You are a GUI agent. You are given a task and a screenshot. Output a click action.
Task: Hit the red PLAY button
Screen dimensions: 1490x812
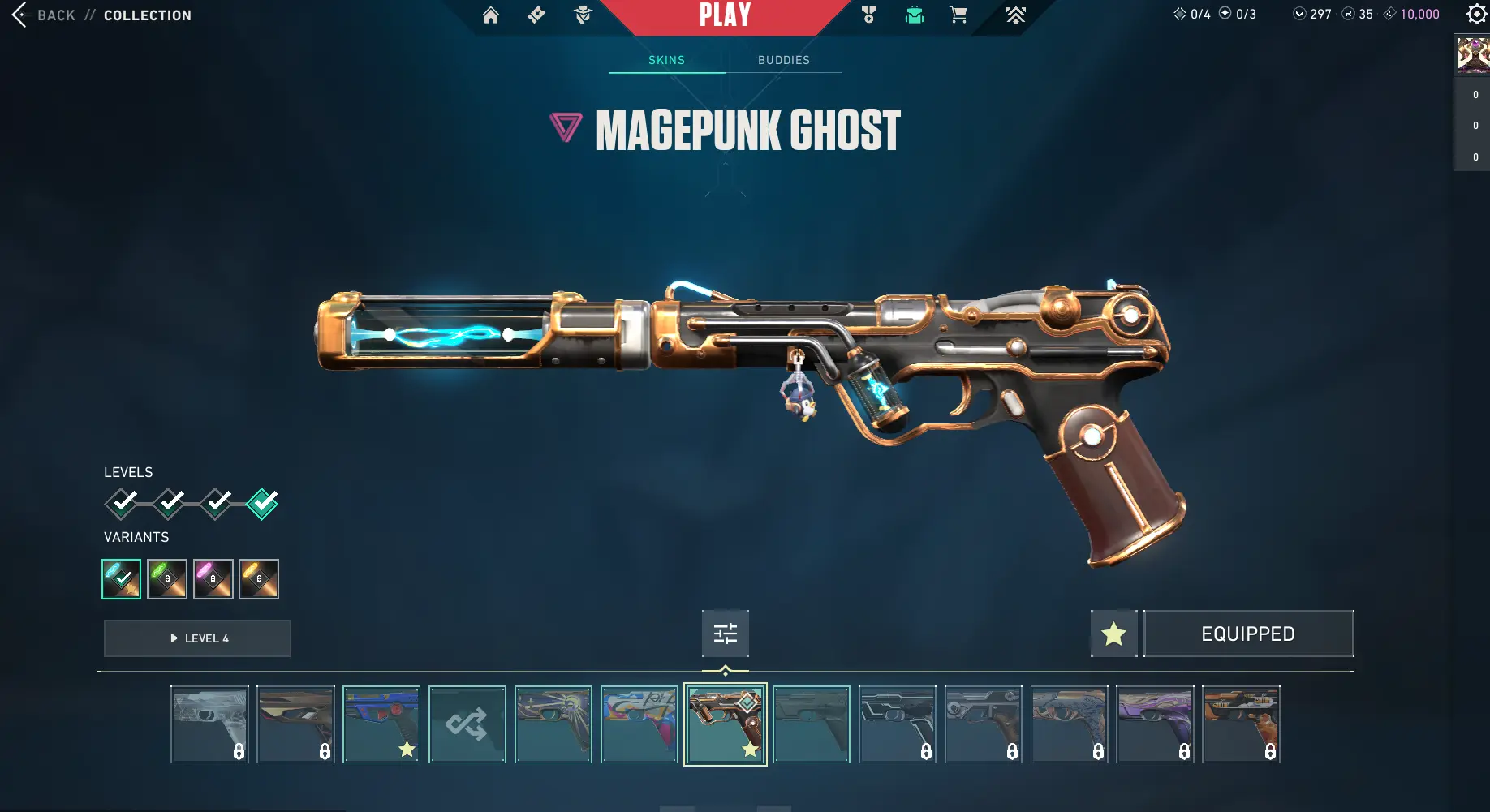pos(725,15)
